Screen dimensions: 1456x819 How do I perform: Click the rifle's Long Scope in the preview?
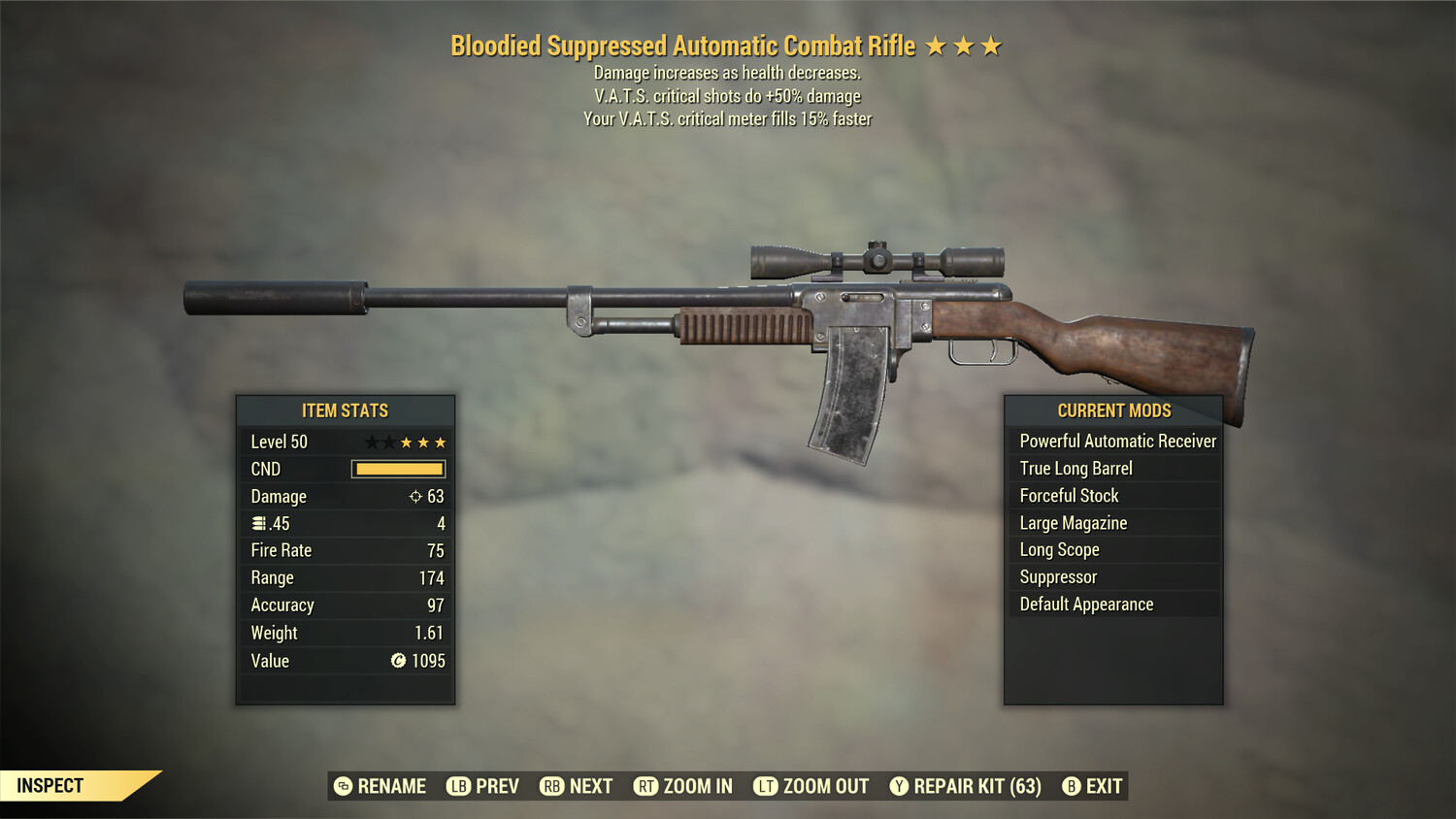tap(877, 259)
